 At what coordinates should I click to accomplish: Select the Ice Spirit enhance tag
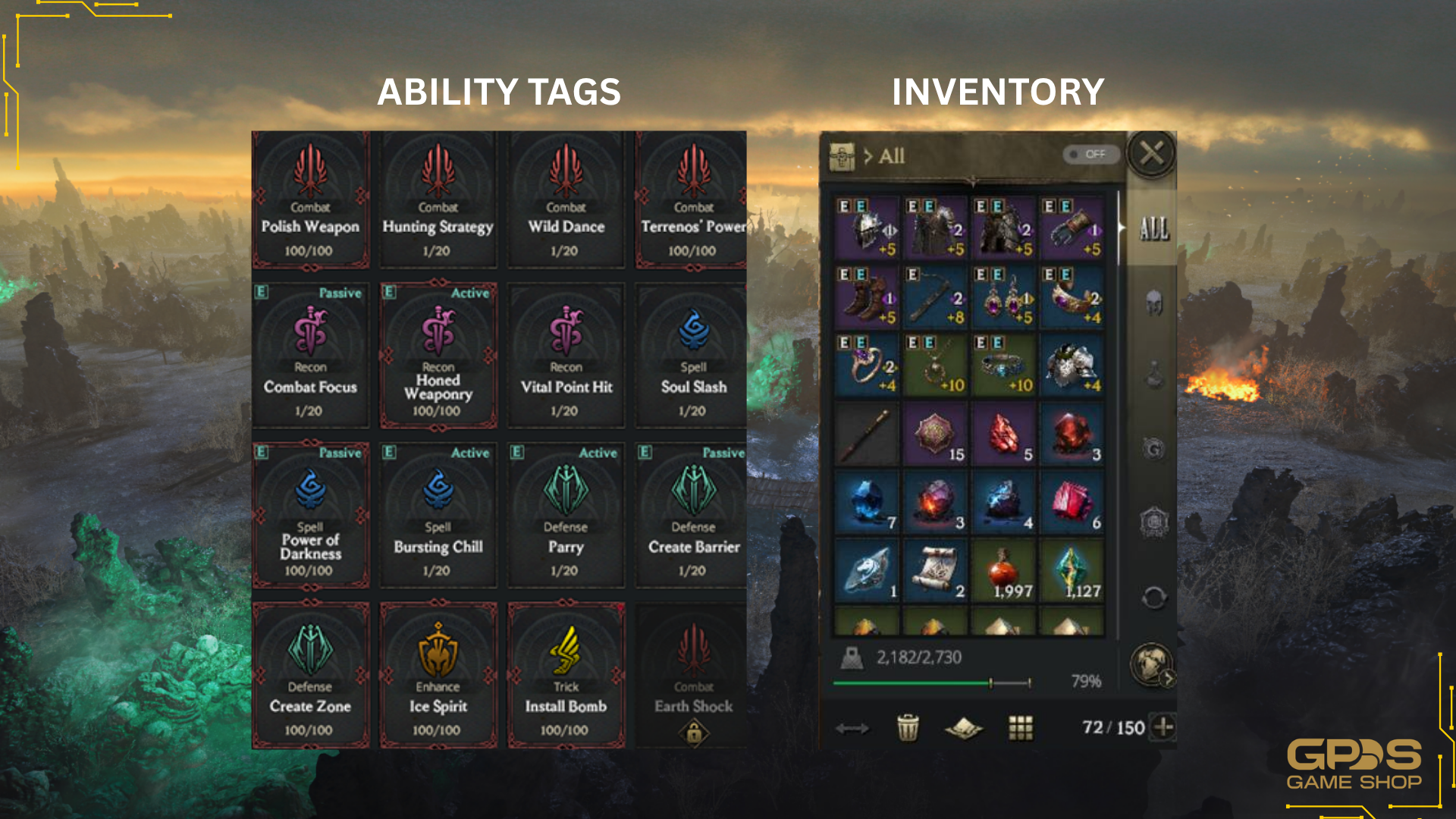pyautogui.click(x=438, y=676)
